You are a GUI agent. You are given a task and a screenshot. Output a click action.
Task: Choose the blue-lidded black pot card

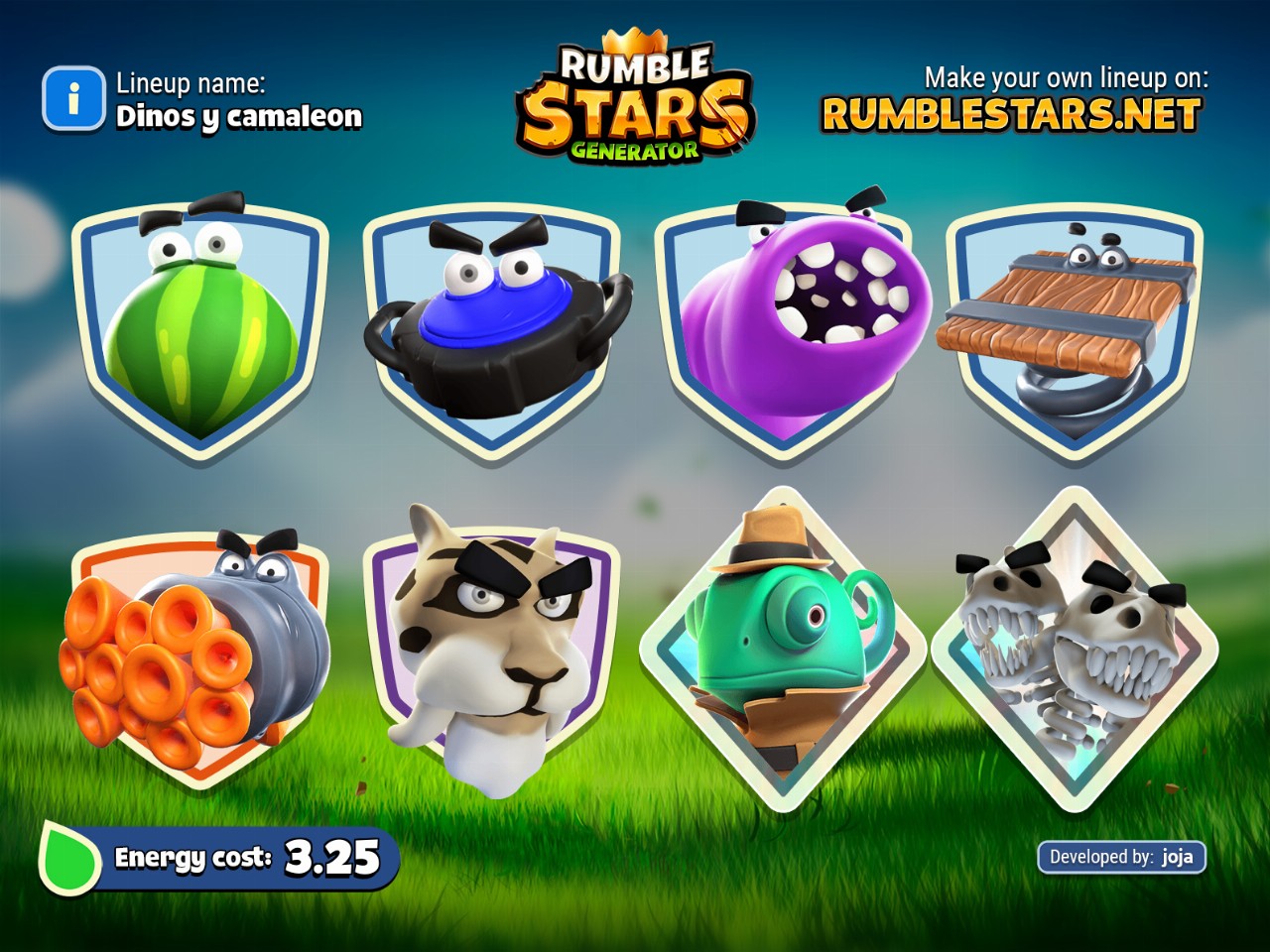(493, 327)
